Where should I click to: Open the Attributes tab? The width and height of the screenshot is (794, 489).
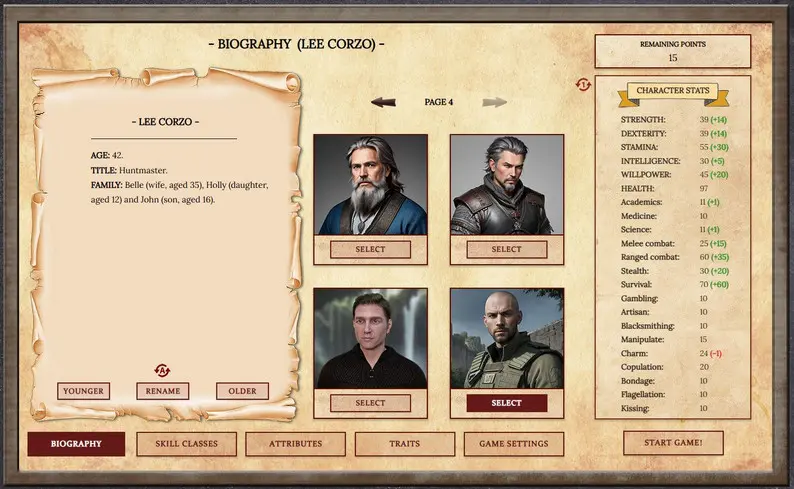click(296, 444)
